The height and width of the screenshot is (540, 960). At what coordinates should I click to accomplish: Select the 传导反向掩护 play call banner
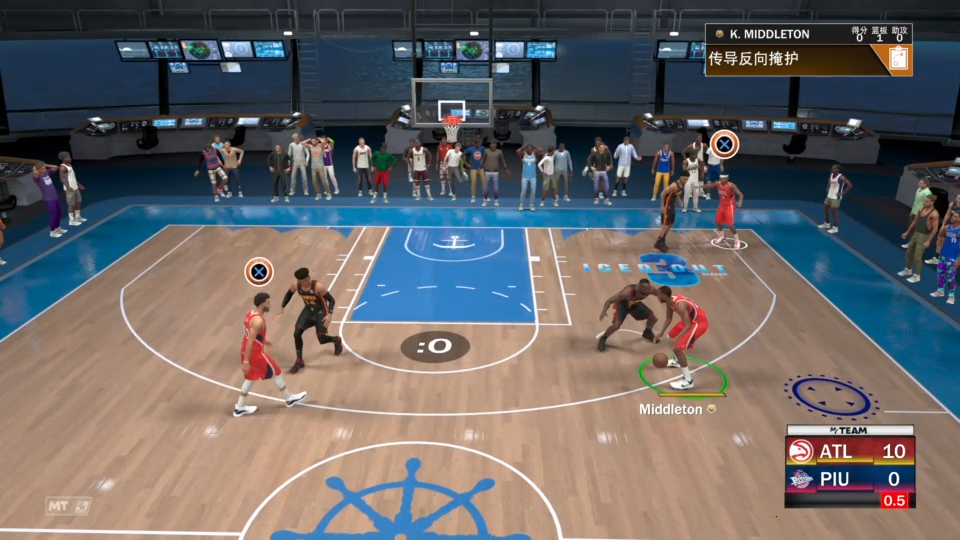click(x=790, y=60)
